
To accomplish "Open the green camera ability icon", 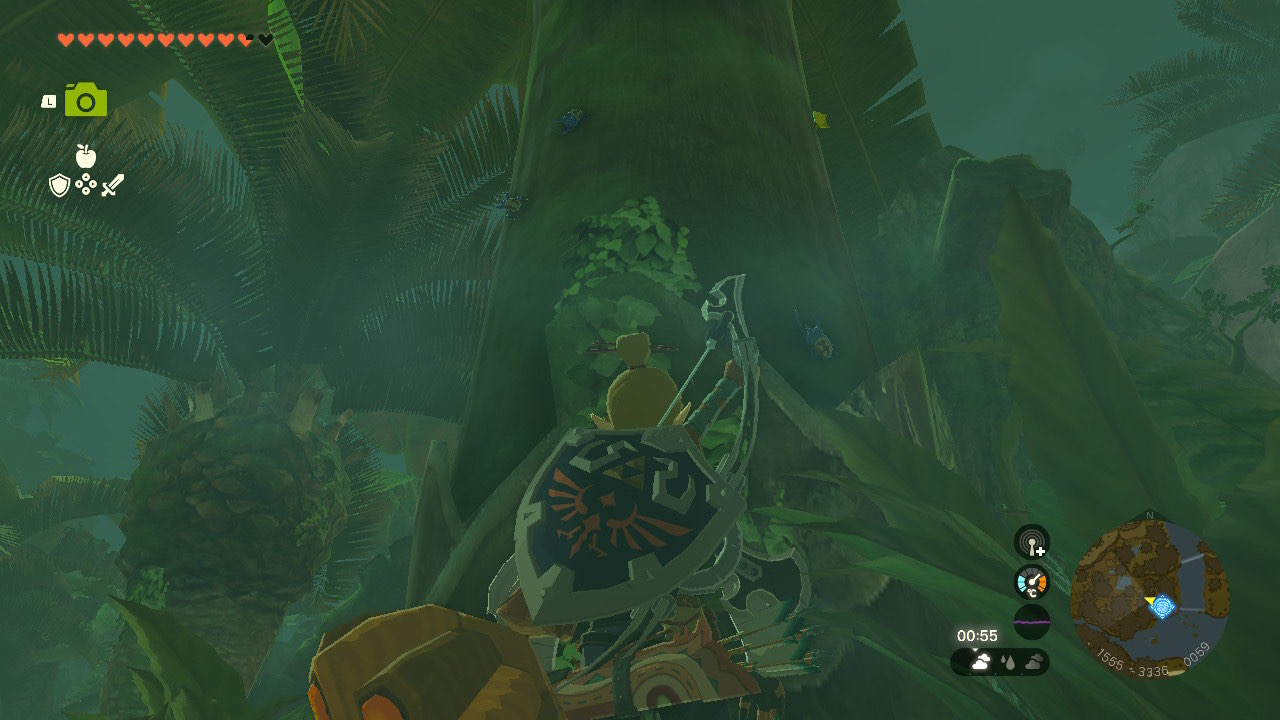I will (x=86, y=100).
